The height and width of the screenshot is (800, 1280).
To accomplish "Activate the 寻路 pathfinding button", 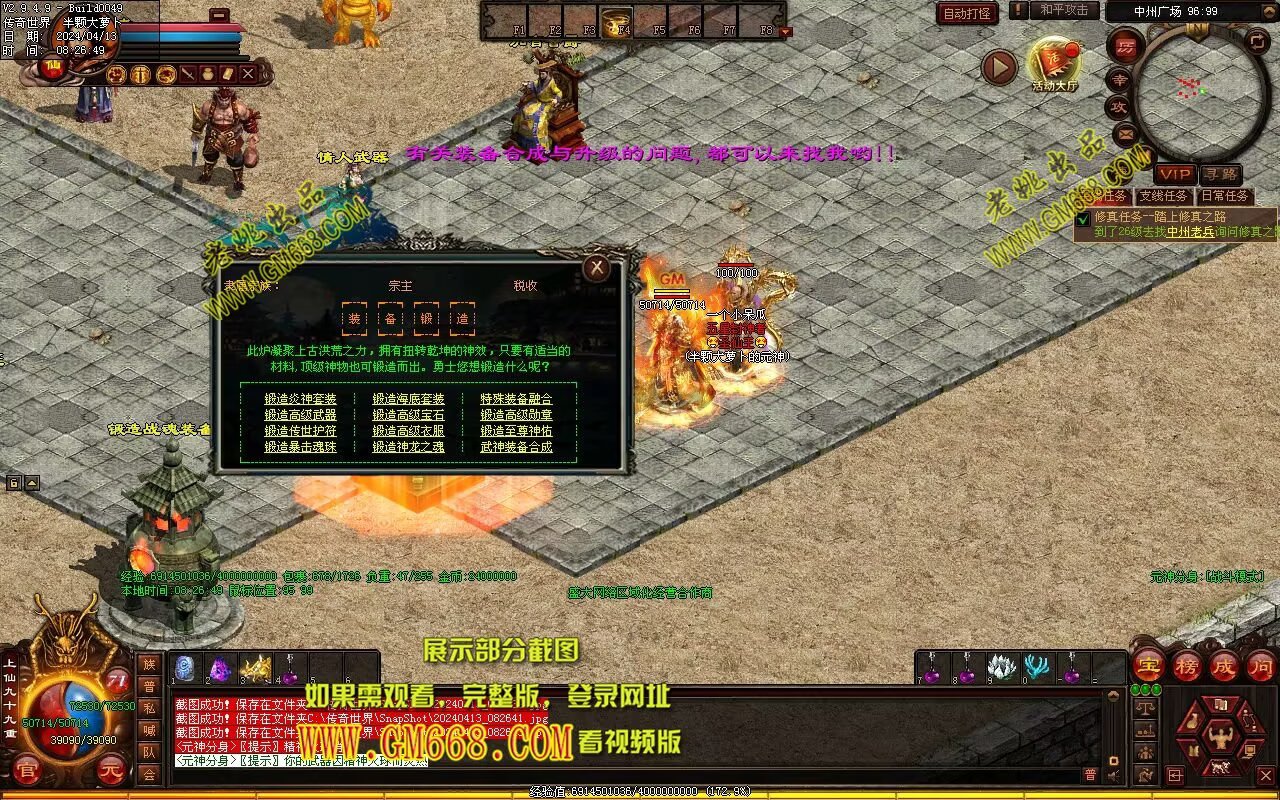I will click(x=1219, y=174).
